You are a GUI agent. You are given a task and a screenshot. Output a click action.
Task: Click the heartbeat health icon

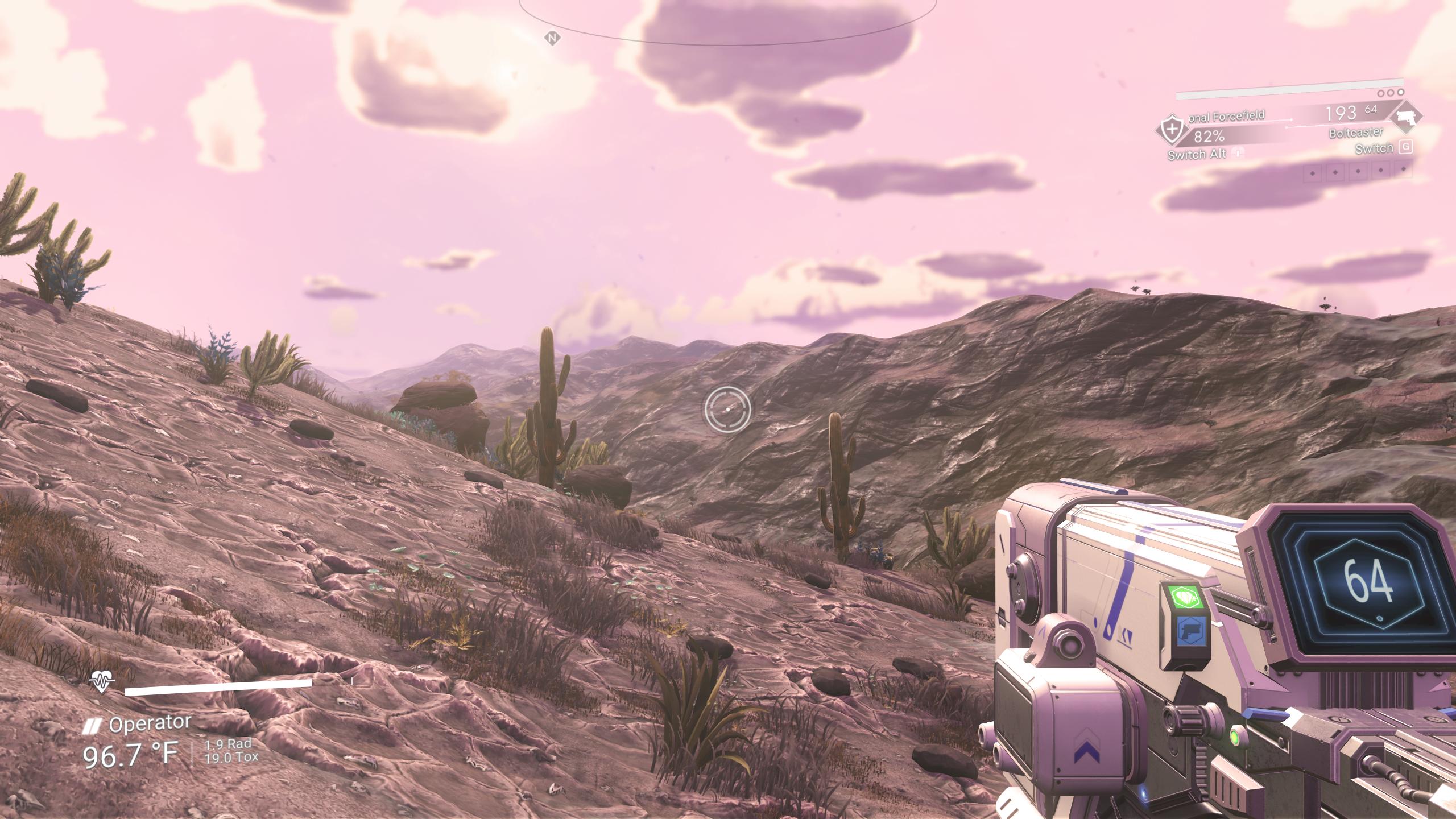(x=102, y=680)
